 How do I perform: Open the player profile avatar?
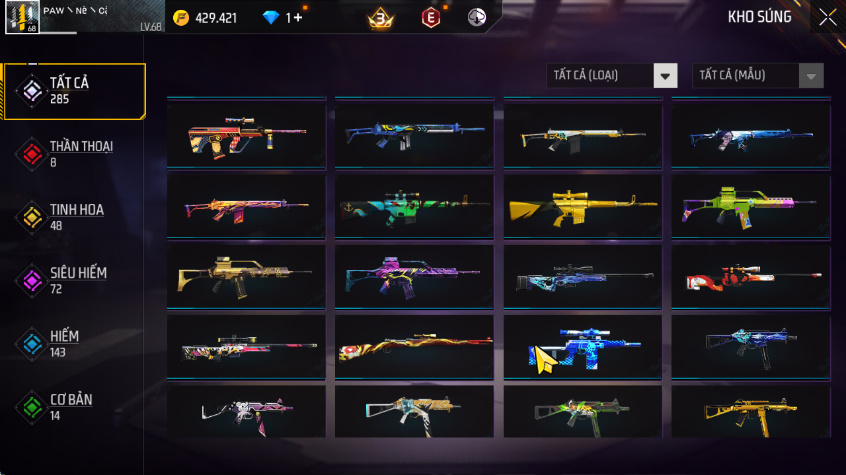click(x=21, y=18)
